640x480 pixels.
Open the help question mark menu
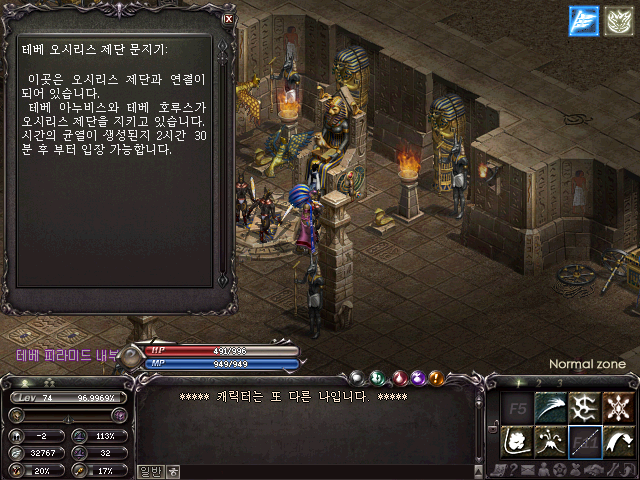515,470
